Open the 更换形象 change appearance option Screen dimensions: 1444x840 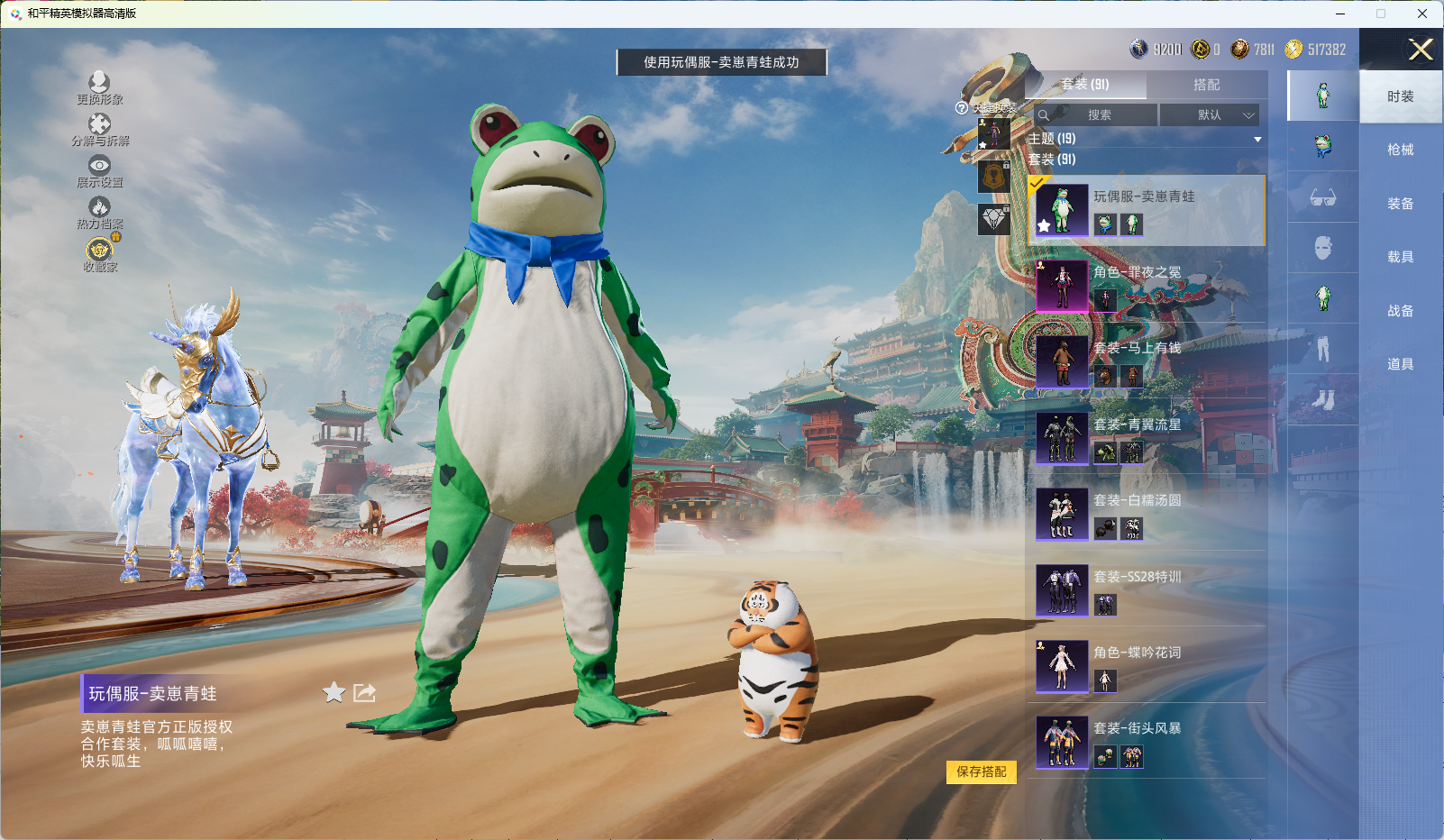[99, 87]
